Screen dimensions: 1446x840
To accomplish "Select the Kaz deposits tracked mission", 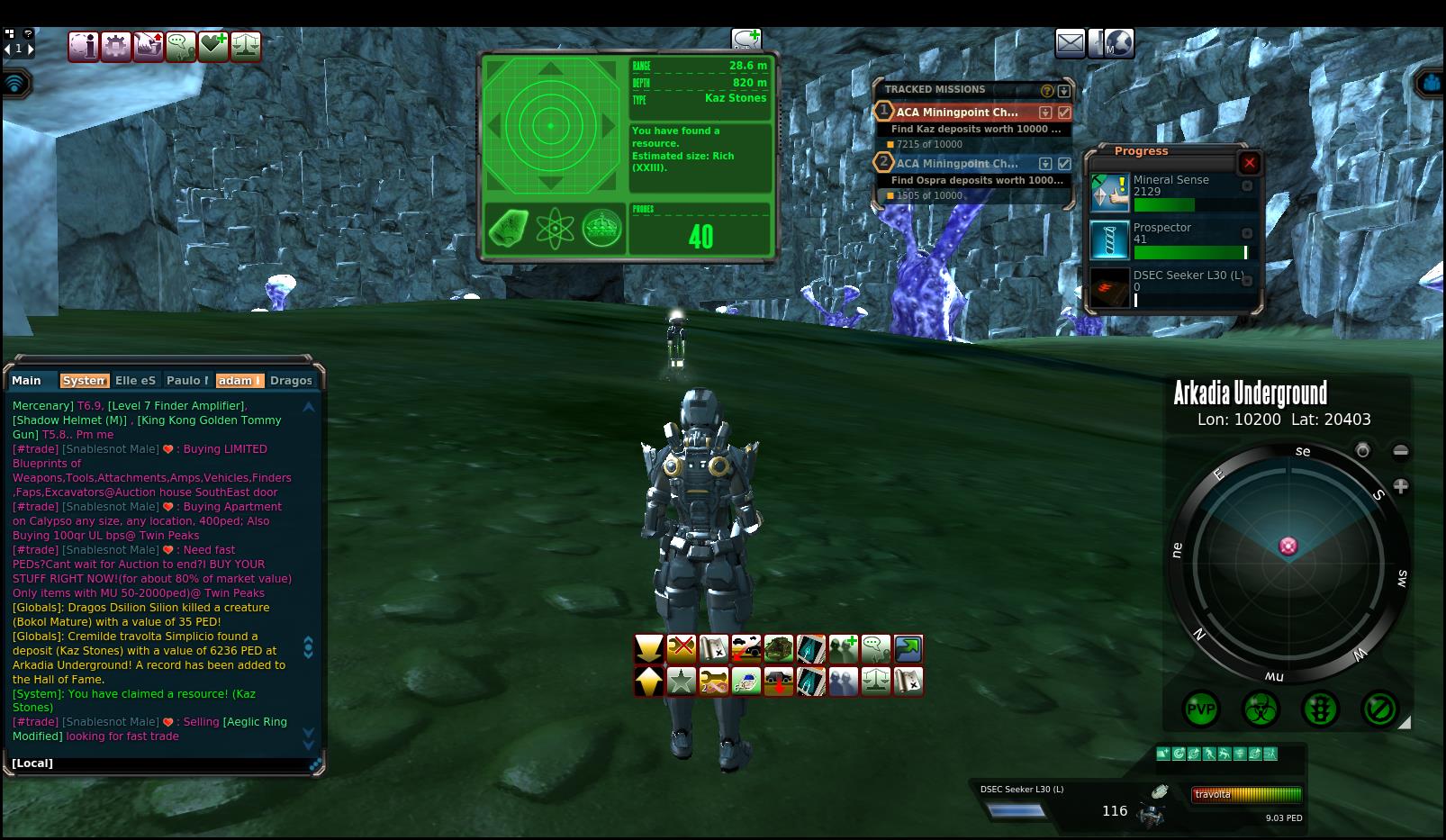I will point(957,113).
